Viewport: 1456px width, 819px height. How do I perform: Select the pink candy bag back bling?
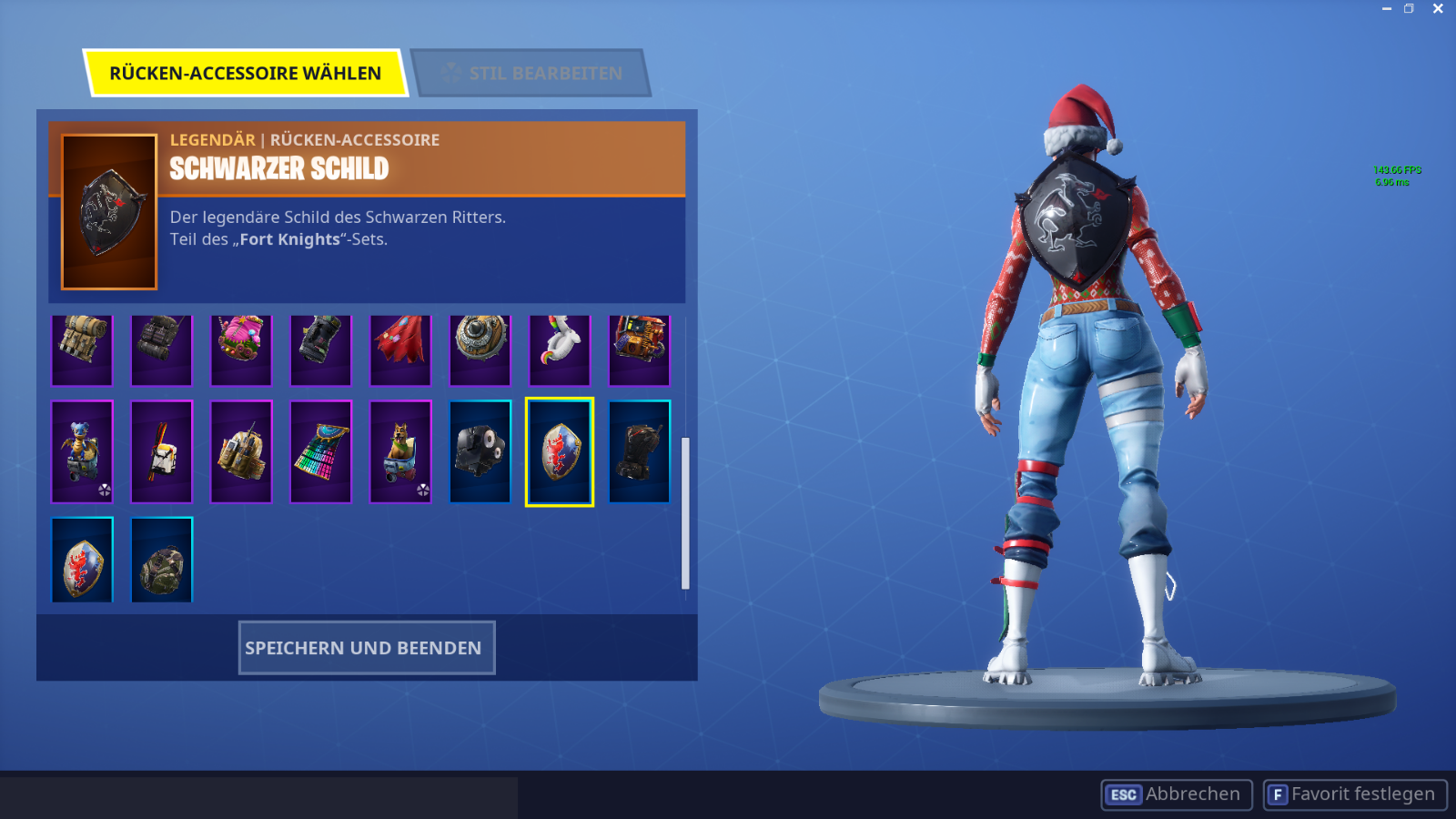coord(240,350)
